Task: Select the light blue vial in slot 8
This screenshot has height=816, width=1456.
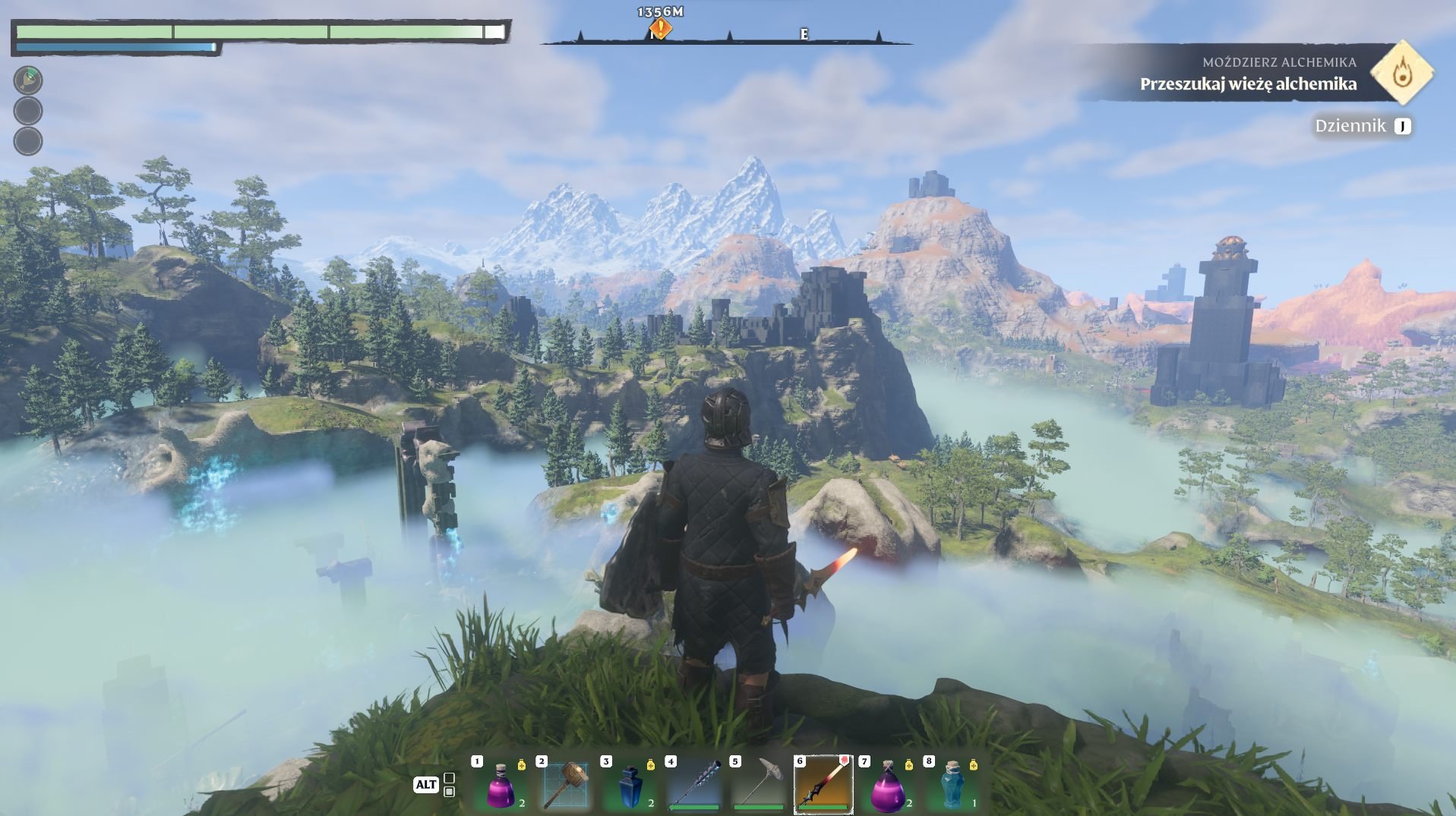Action: pos(952,786)
